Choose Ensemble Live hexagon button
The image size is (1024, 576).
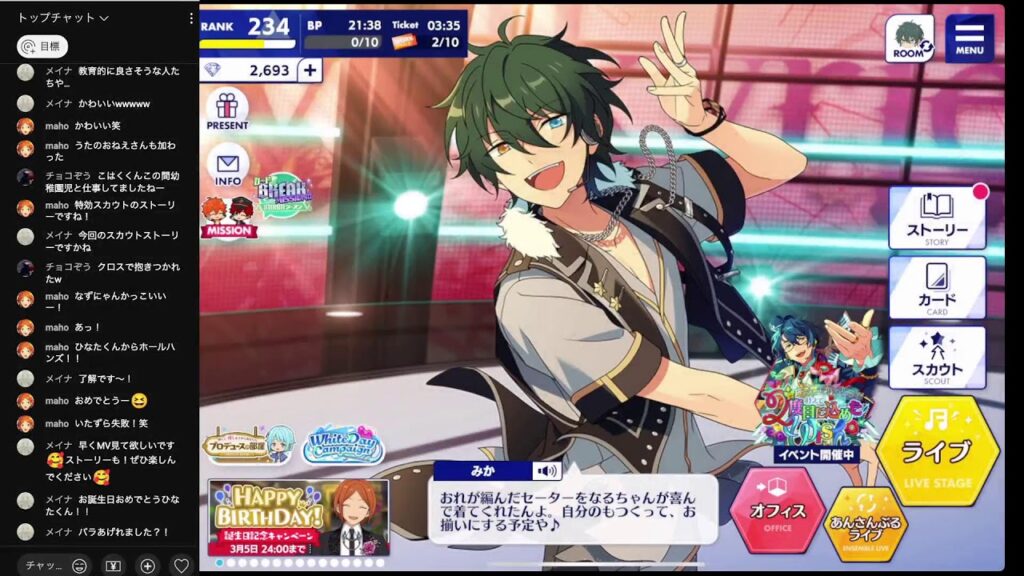point(867,523)
